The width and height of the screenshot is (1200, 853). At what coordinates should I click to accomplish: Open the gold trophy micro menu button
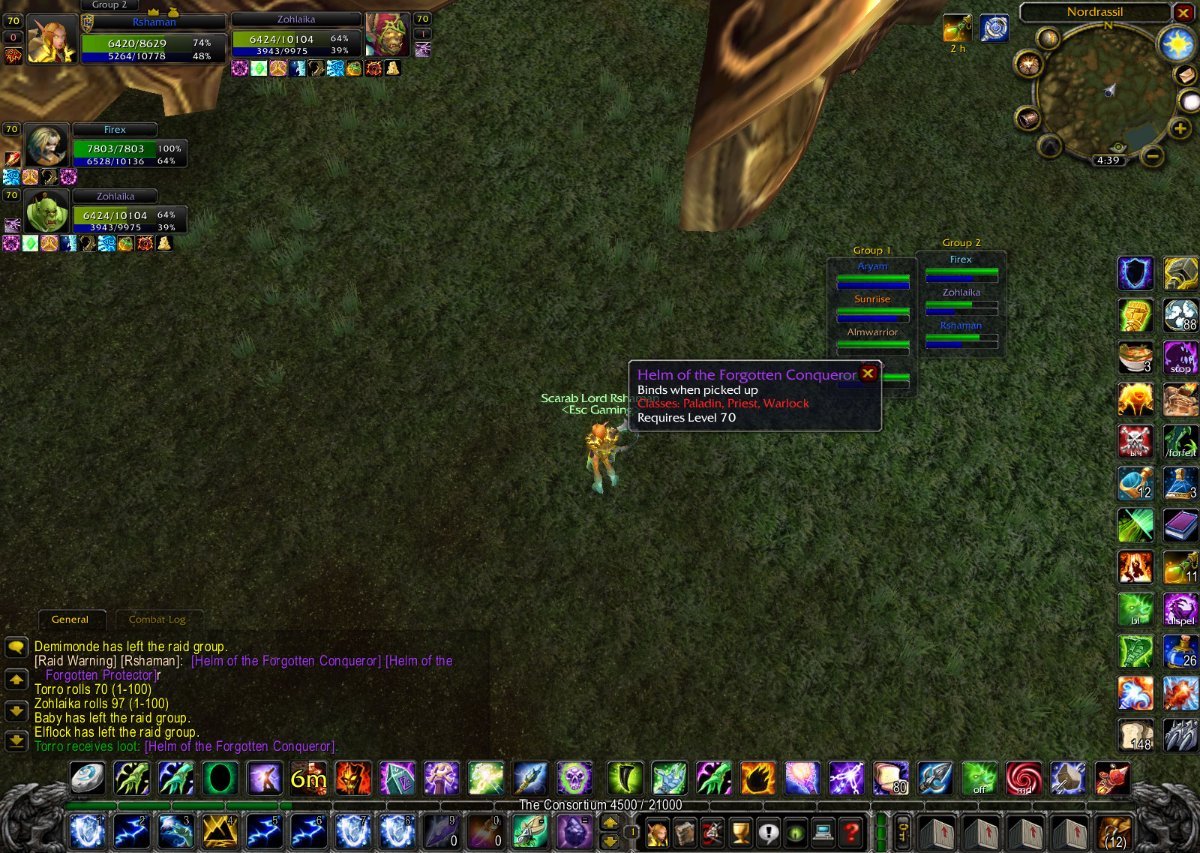(740, 831)
